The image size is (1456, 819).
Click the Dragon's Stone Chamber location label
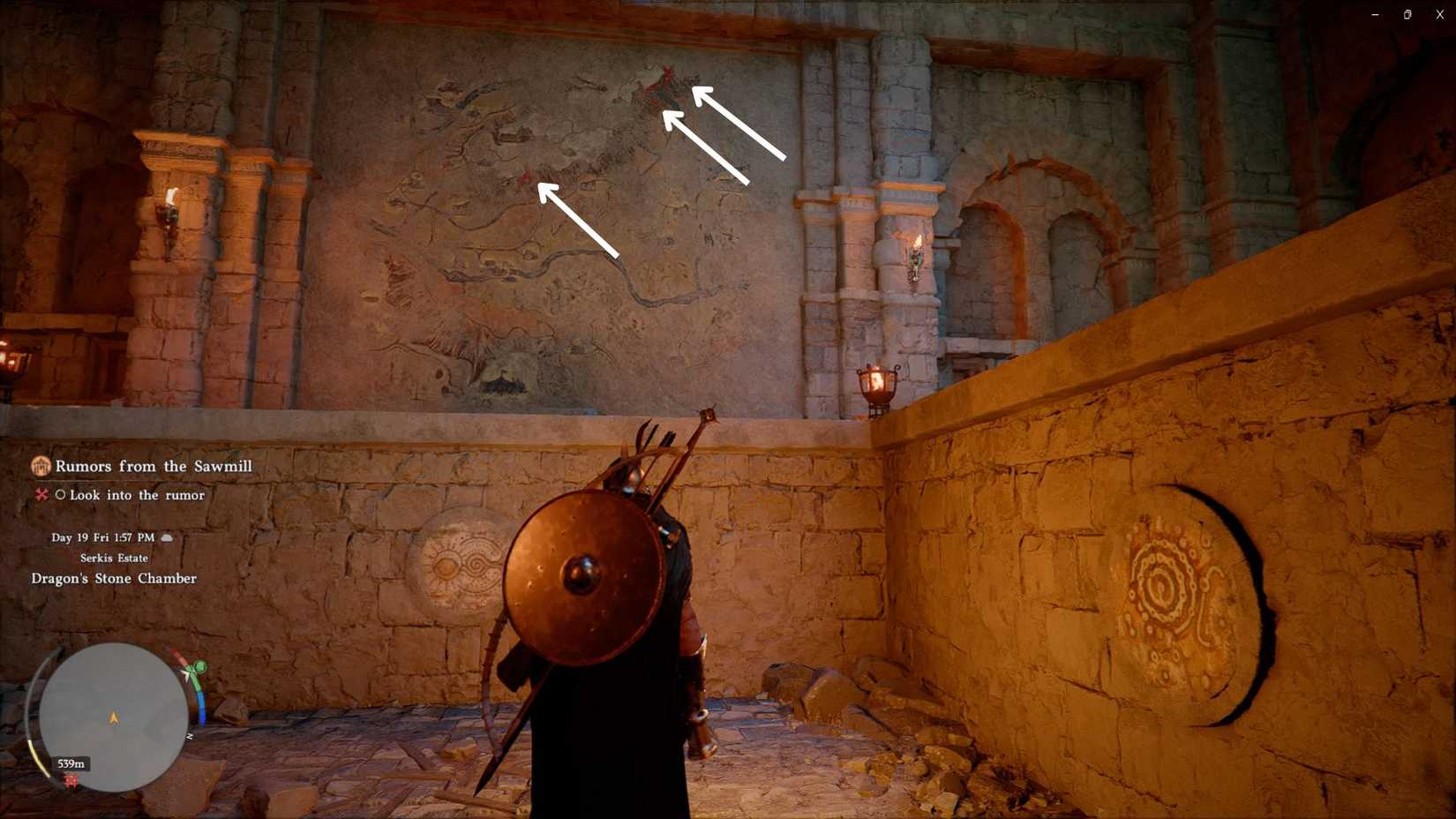113,578
